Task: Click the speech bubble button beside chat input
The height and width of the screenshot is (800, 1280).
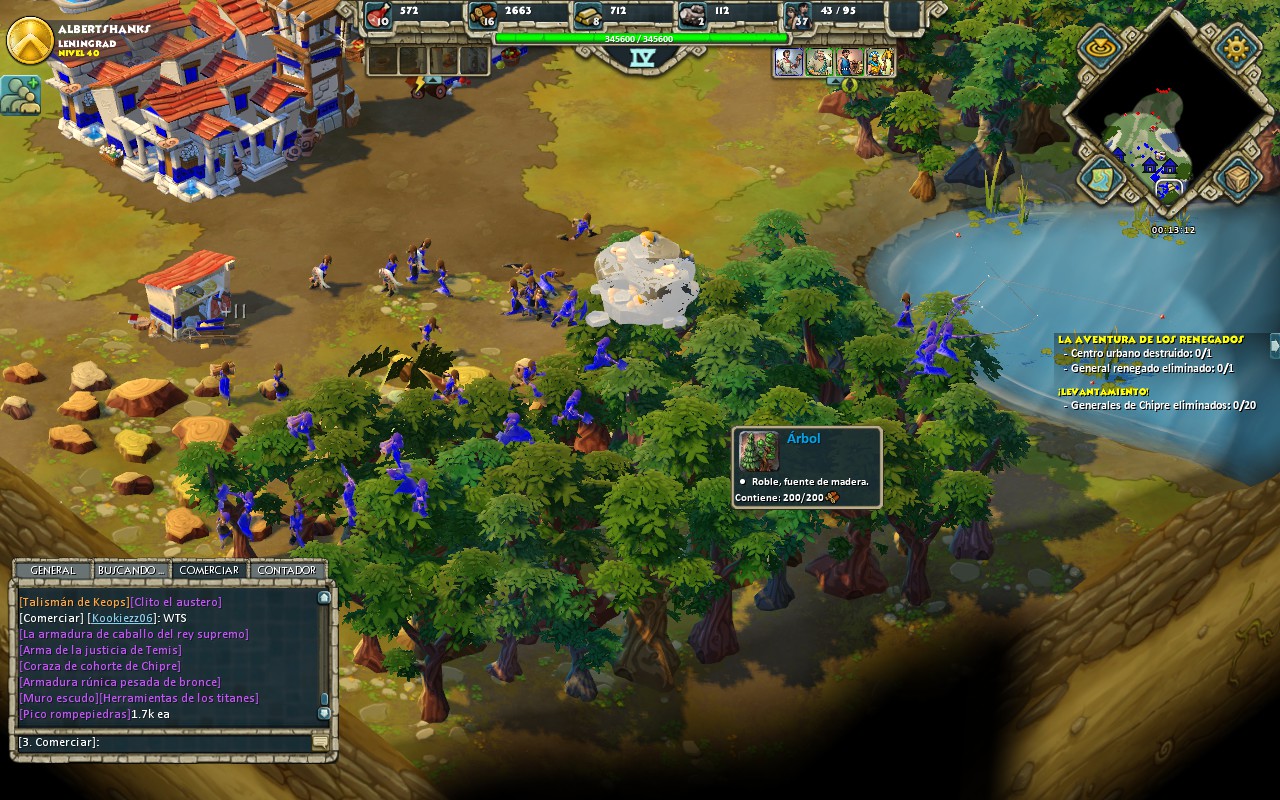Action: (320, 742)
